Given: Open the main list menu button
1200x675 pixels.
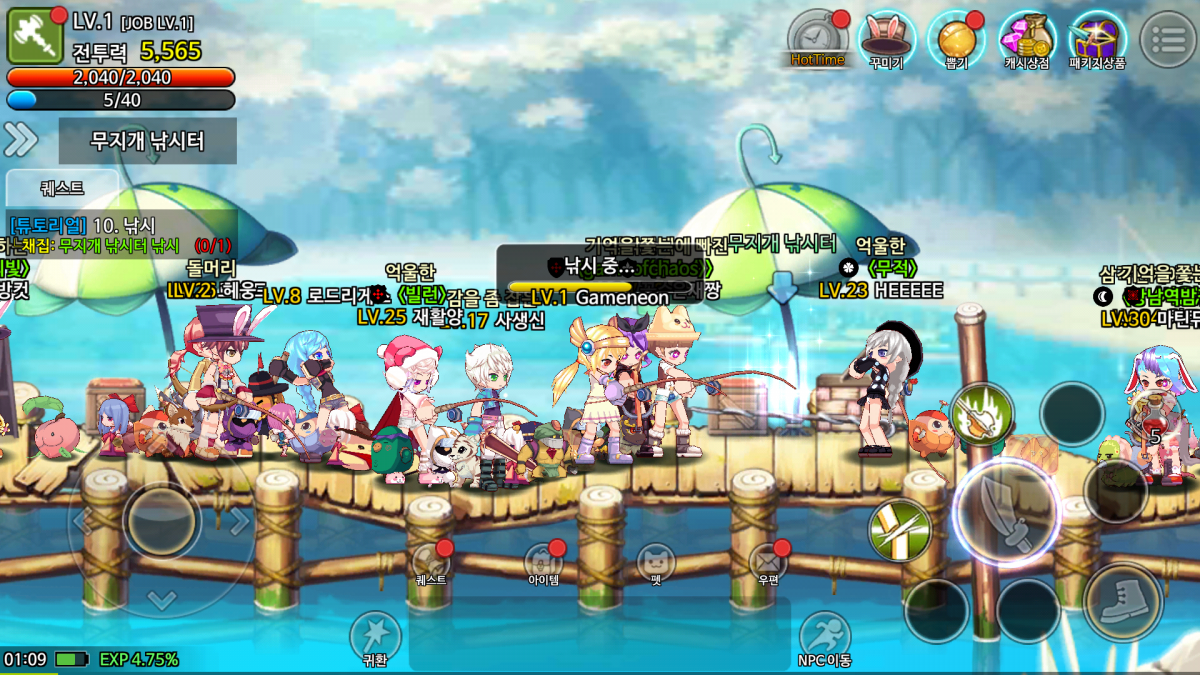Looking at the screenshot, I should (x=1167, y=39).
